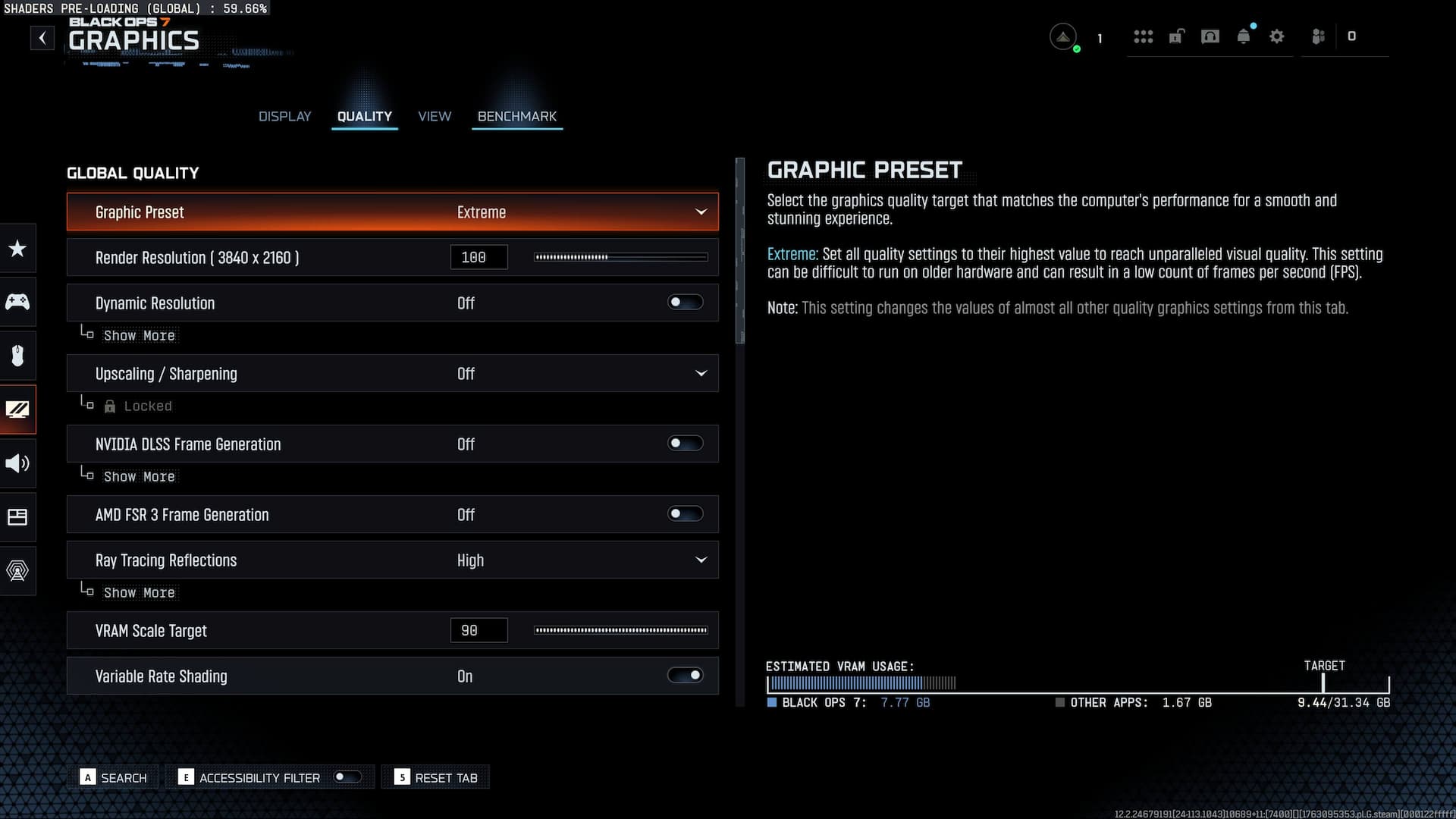Open the View tab
The image size is (1456, 819).
point(435,116)
